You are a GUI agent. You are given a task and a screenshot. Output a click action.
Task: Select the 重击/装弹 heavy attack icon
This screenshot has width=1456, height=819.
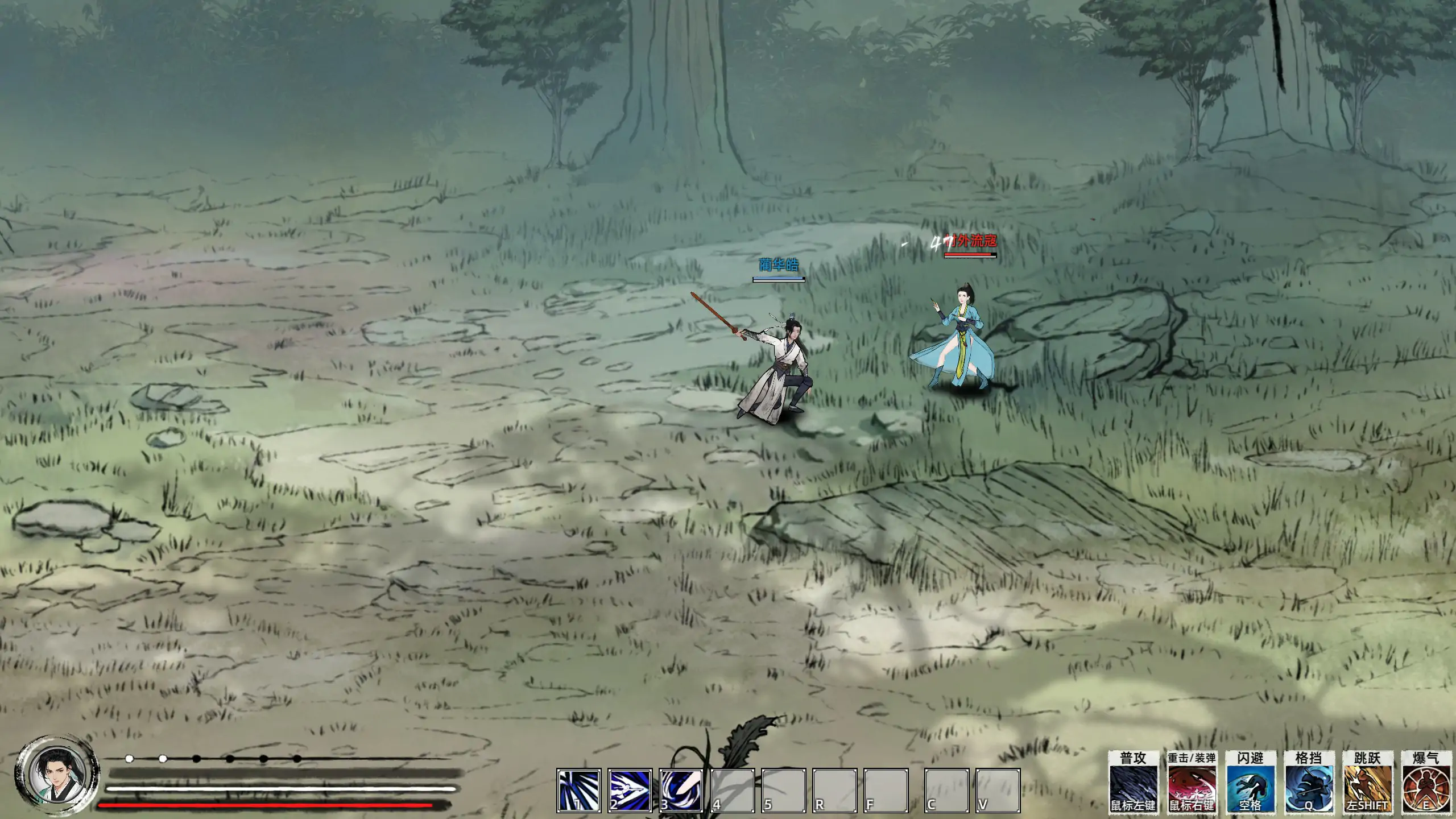[1191, 787]
